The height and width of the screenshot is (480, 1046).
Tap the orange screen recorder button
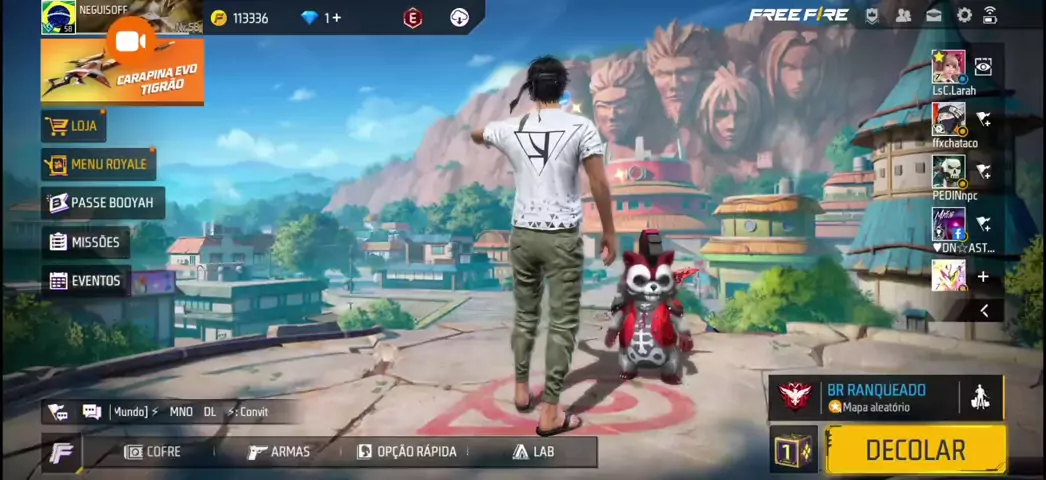coord(130,41)
